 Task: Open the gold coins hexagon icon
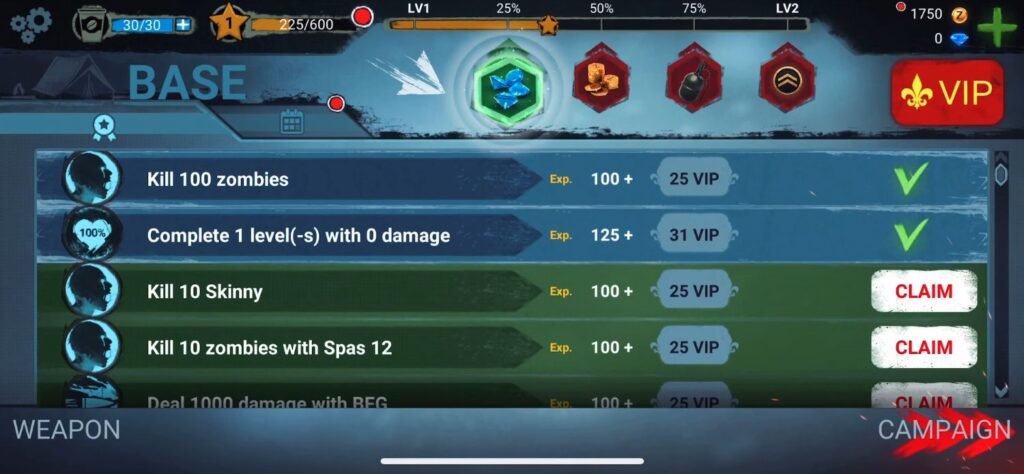point(601,78)
